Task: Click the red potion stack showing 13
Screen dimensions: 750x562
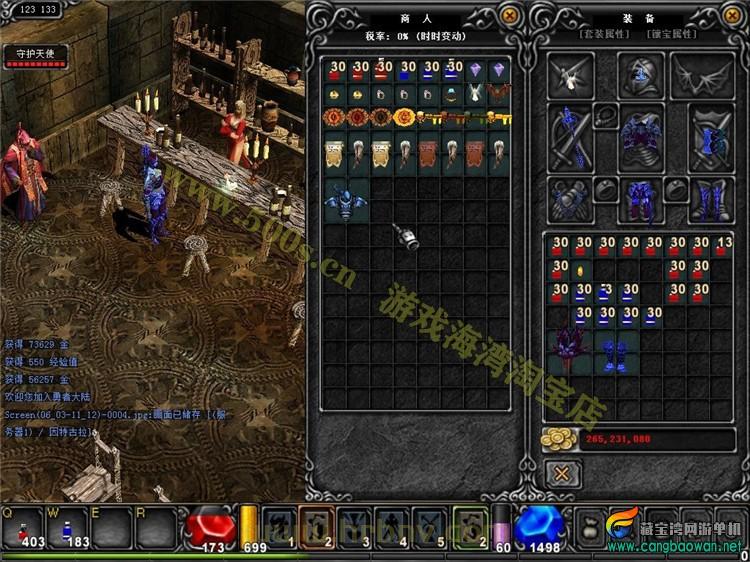Action: pyautogui.click(x=724, y=247)
